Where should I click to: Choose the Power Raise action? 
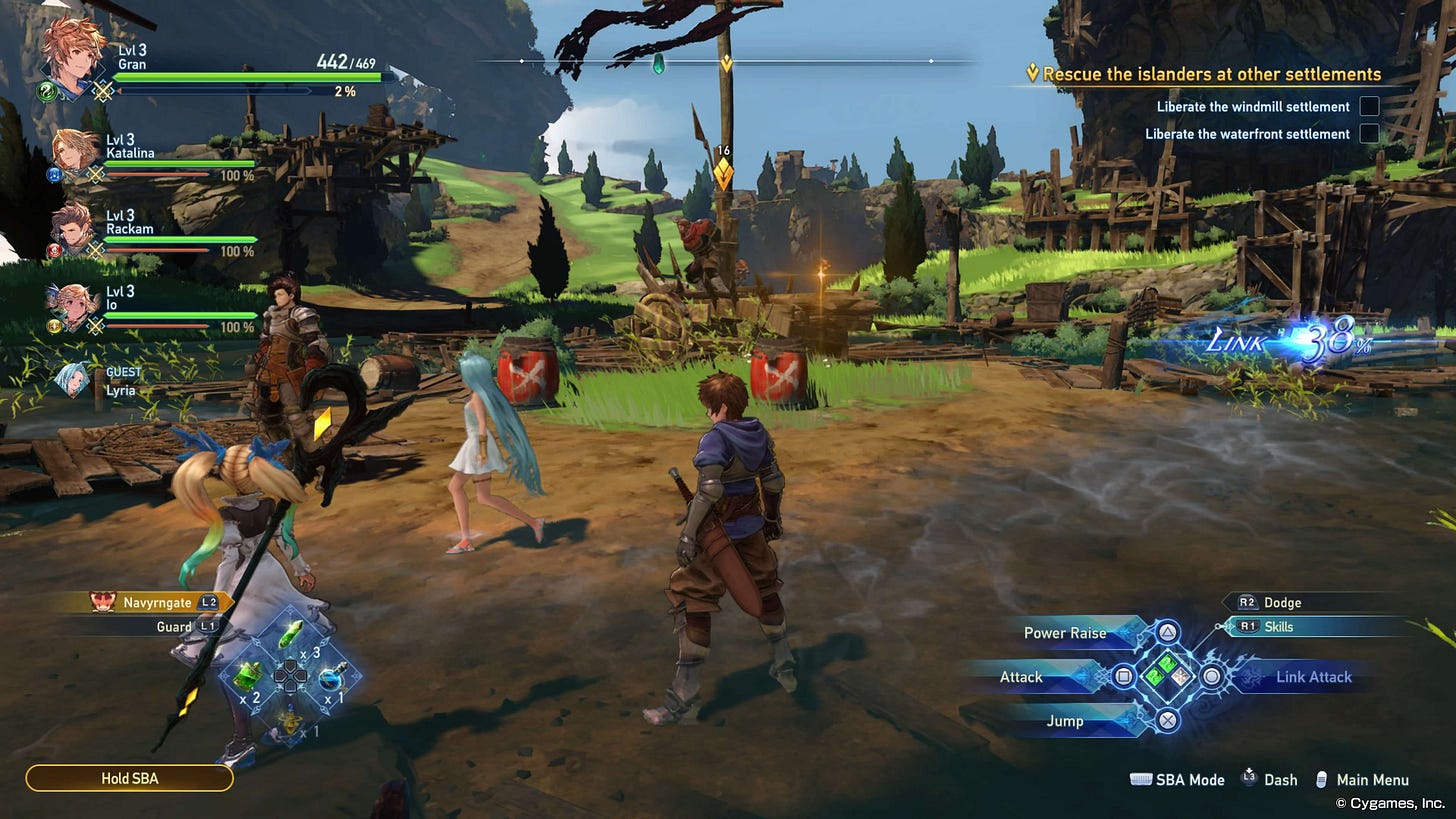coord(1065,633)
